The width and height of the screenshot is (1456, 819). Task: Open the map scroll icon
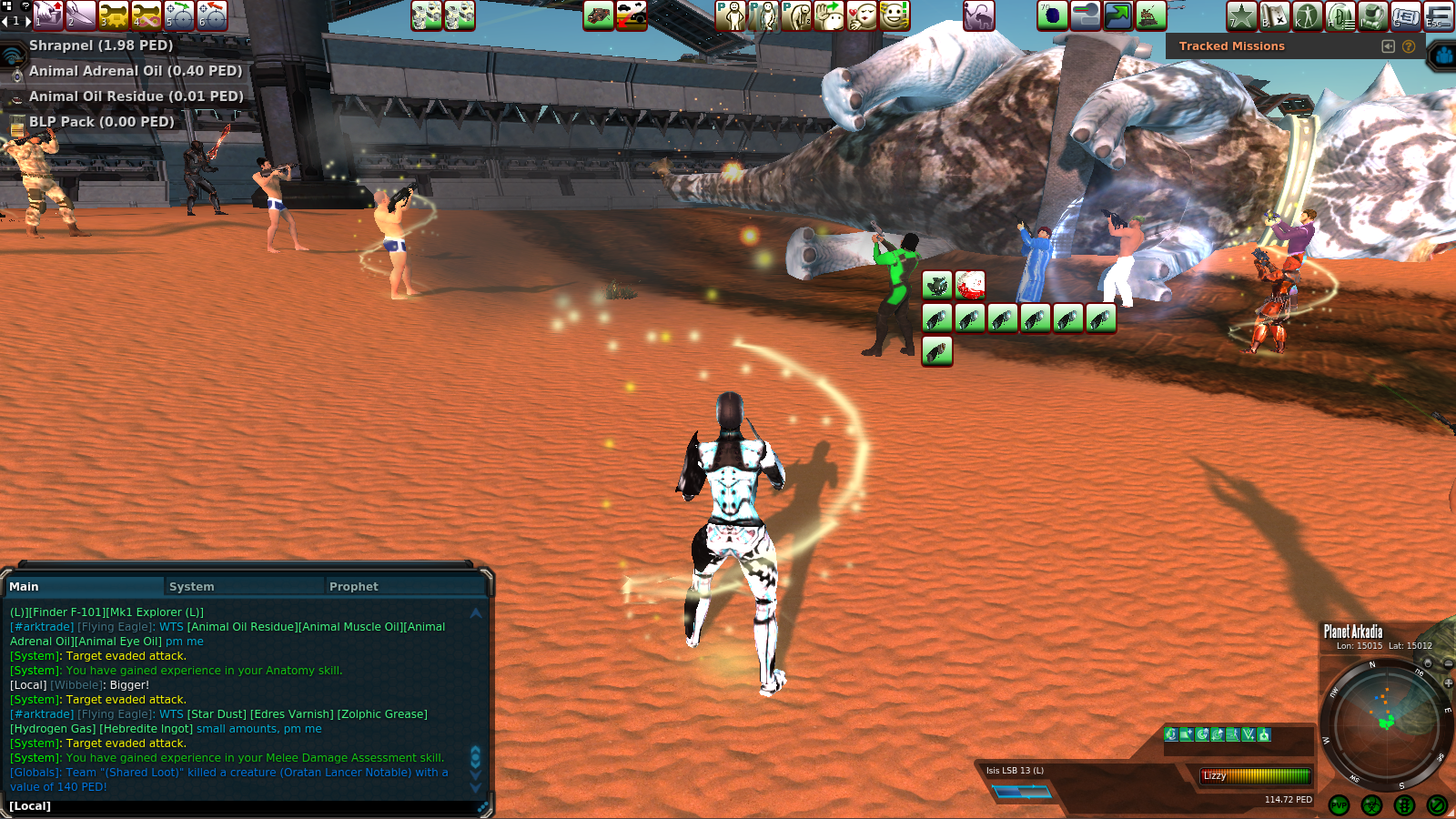point(1275,15)
